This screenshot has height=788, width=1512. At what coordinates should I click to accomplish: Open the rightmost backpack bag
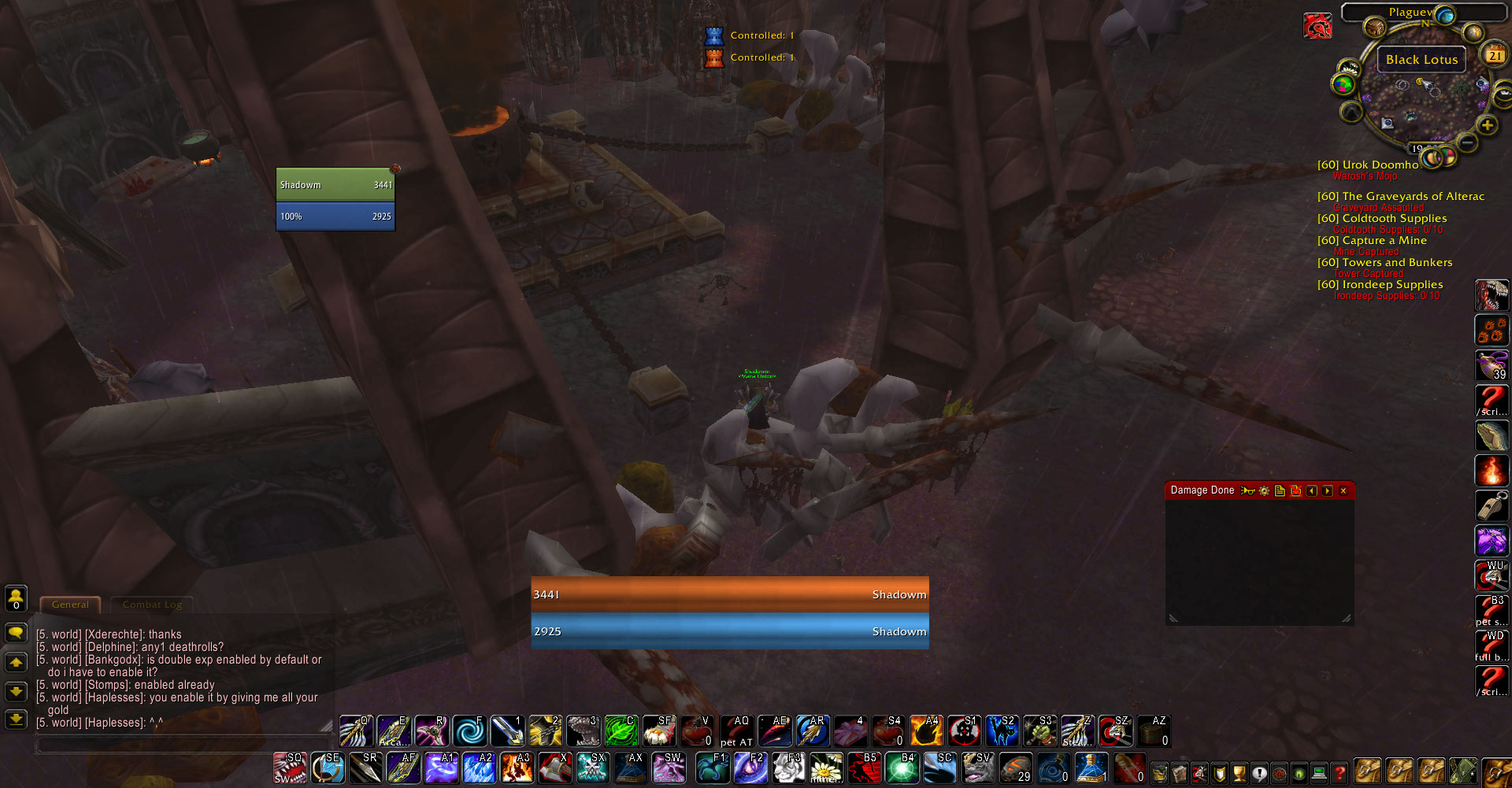pos(1500,774)
